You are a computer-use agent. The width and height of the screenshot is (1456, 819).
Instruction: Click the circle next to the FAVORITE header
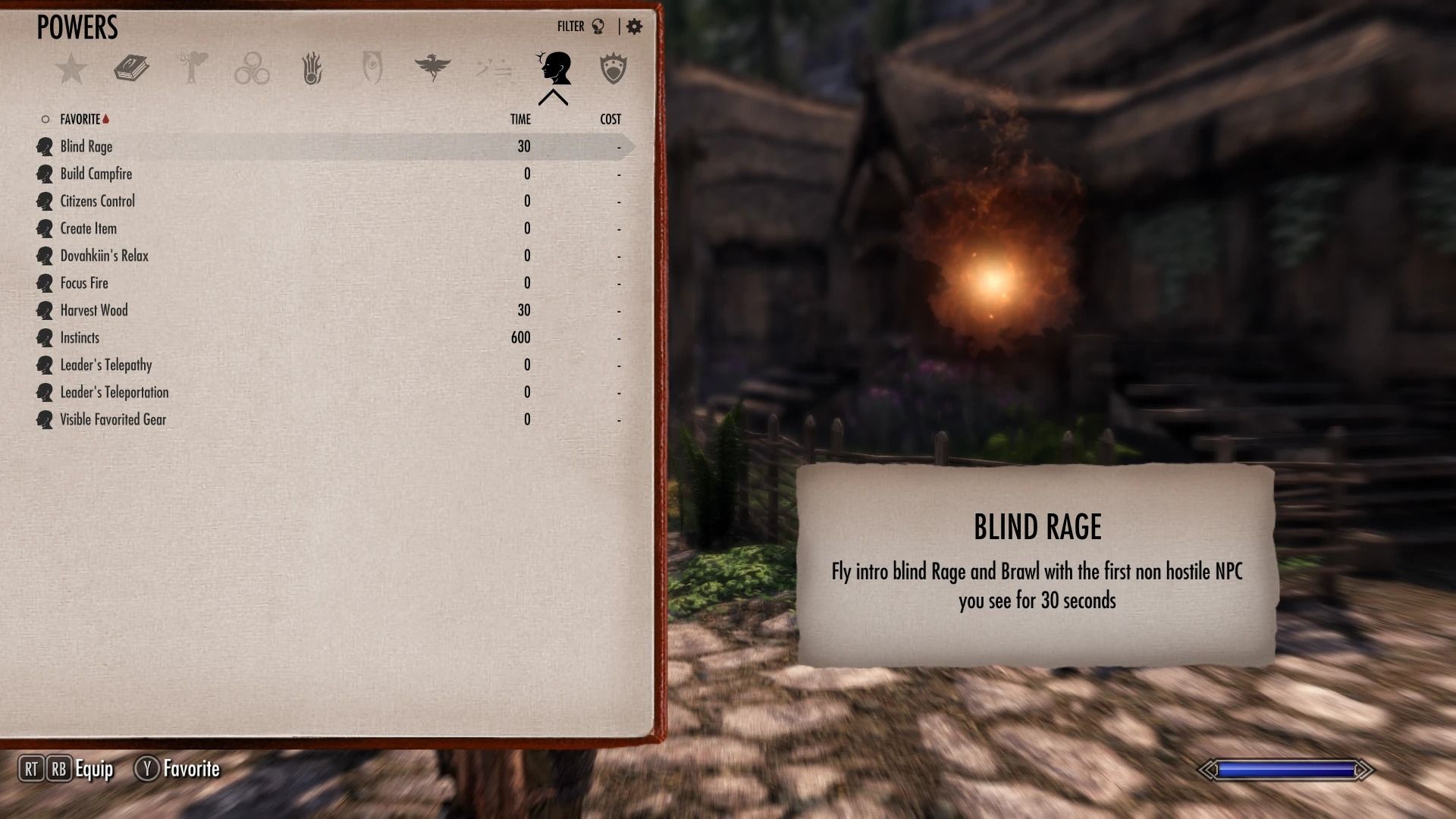[45, 118]
